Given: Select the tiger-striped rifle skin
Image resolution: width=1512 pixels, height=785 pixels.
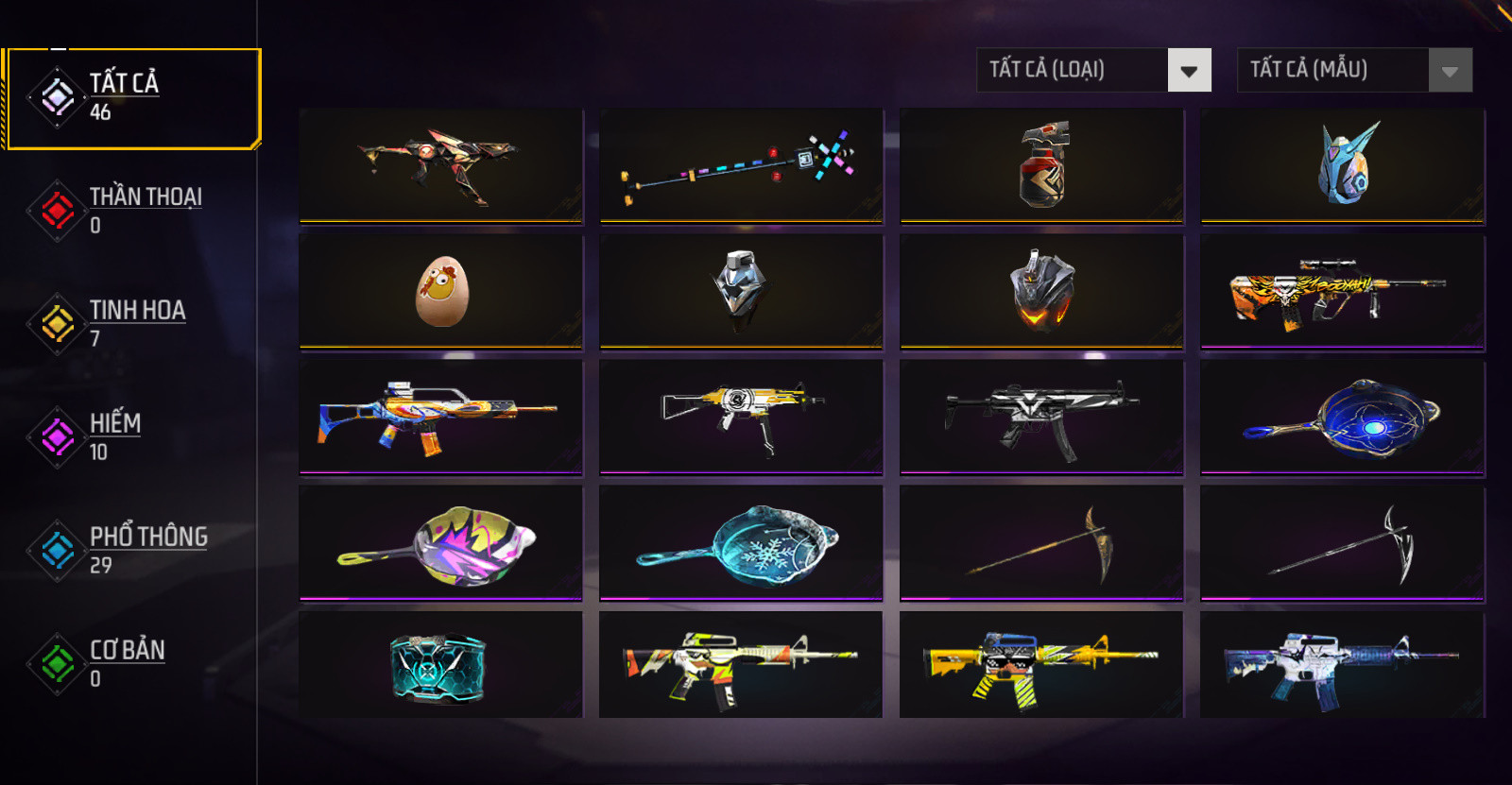Looking at the screenshot, I should point(1343,292).
